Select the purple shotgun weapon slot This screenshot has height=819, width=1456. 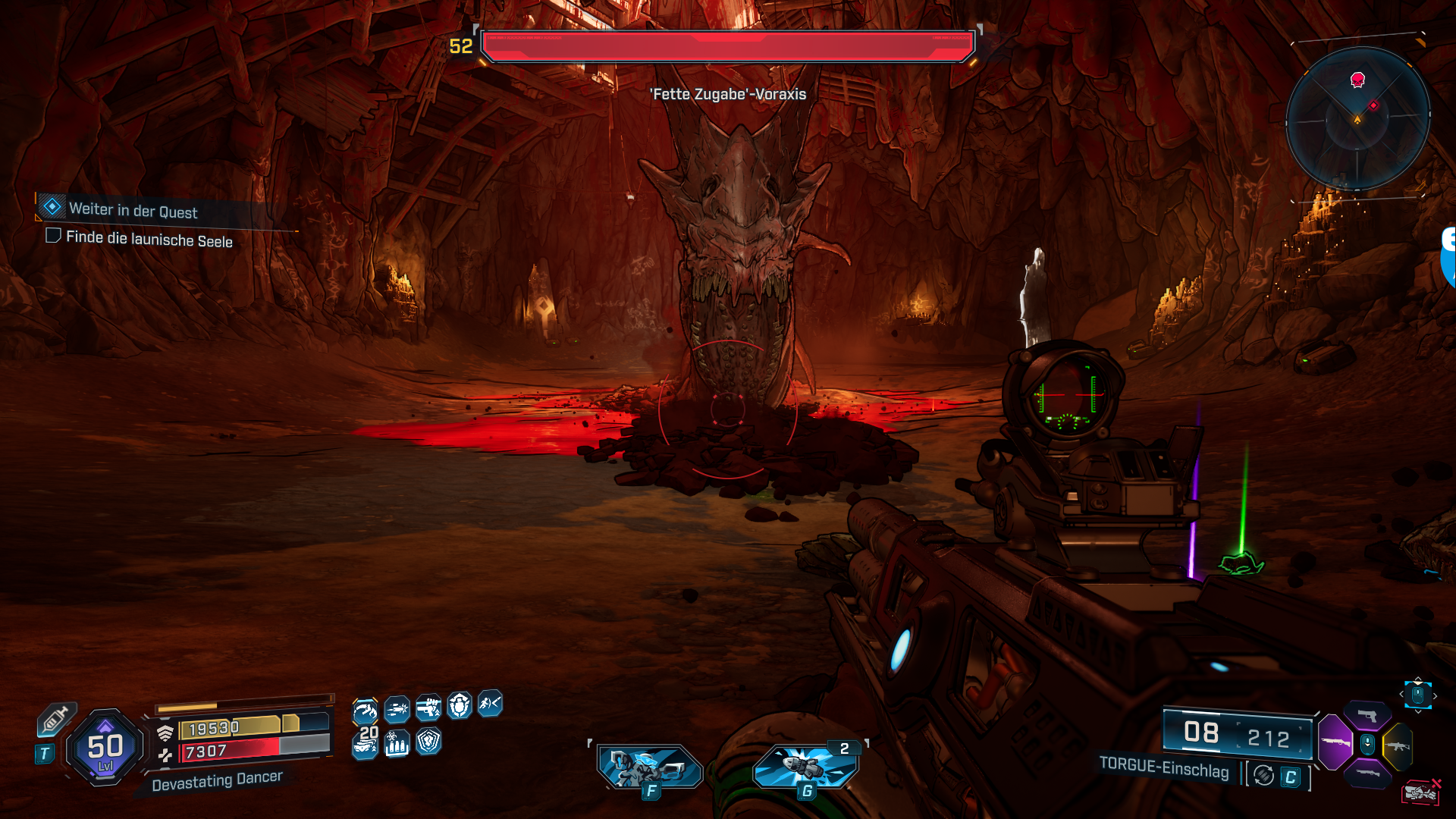1335,742
